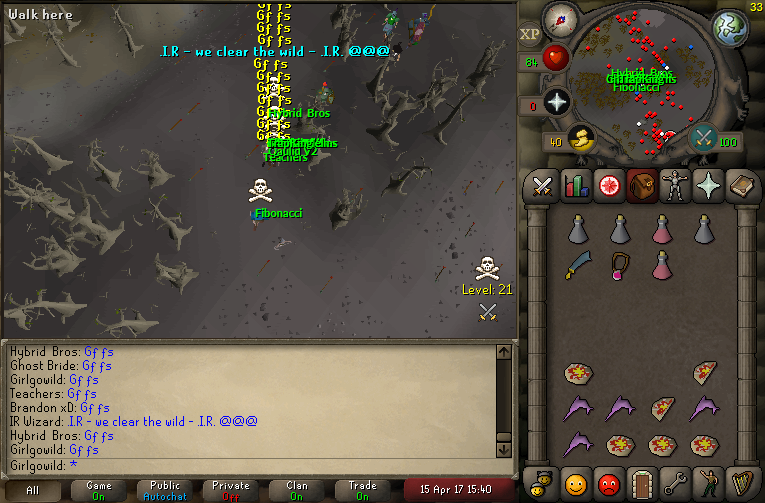Viewport: 765px width, 503px height.
Task: Click the Logout door icon
Action: click(x=641, y=483)
